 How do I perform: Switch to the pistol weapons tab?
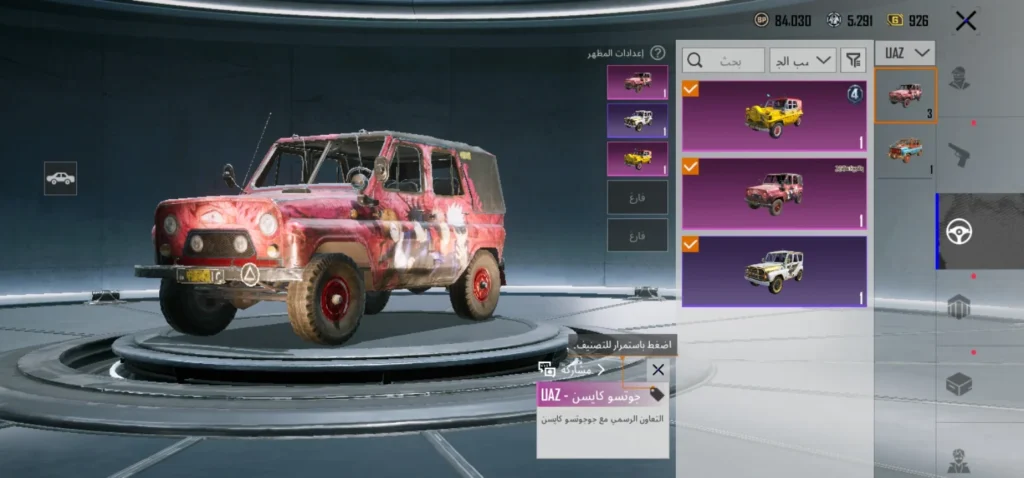pyautogui.click(x=959, y=155)
